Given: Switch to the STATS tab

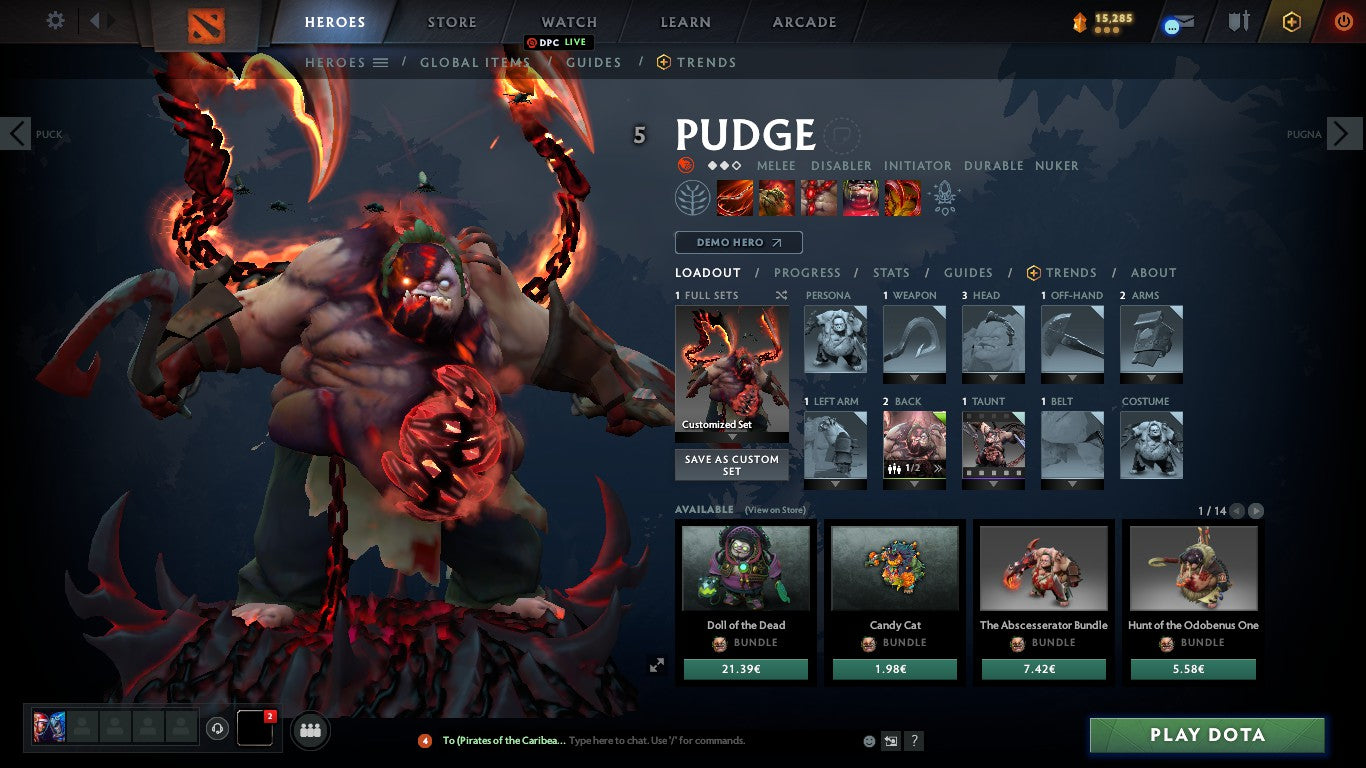Looking at the screenshot, I should pos(889,272).
